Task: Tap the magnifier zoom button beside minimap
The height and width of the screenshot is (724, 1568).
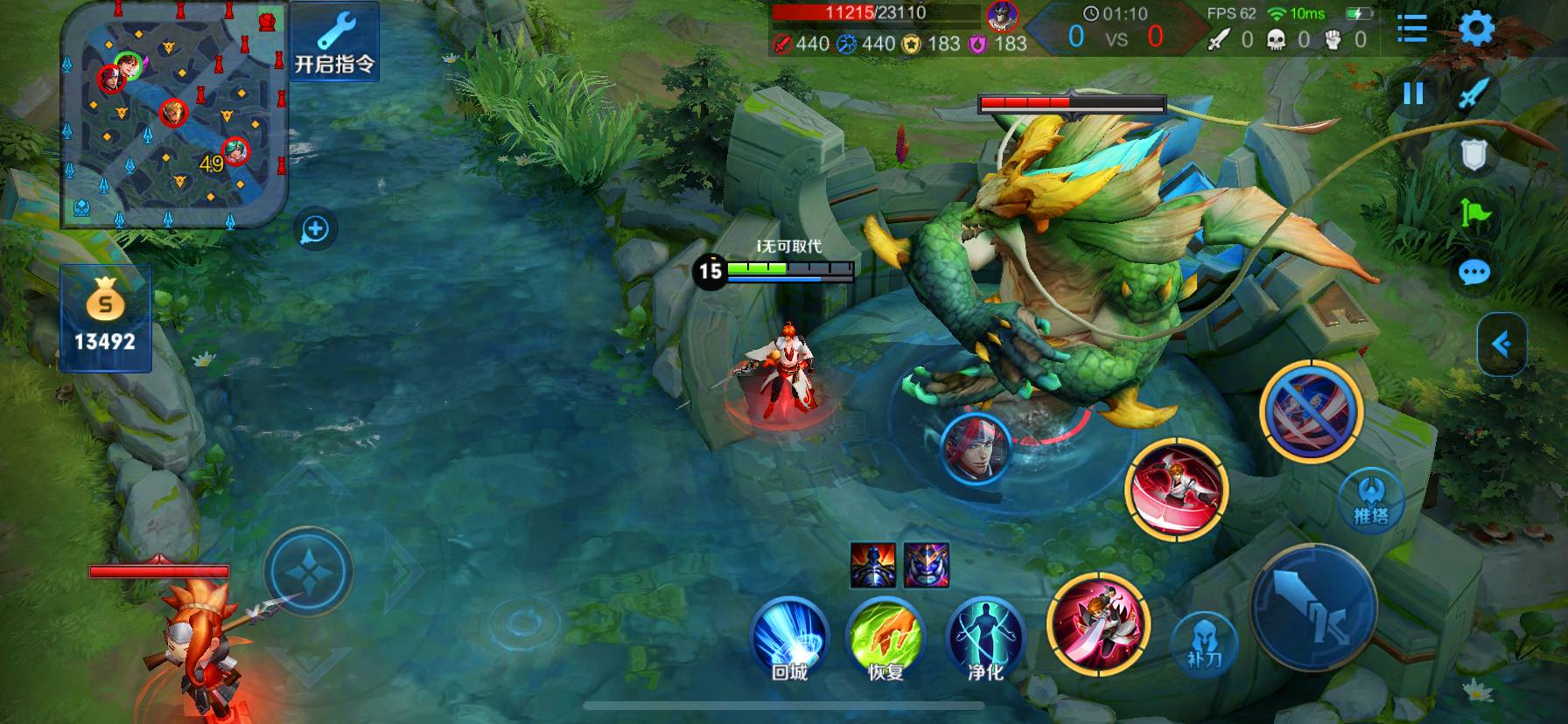Action: (315, 230)
